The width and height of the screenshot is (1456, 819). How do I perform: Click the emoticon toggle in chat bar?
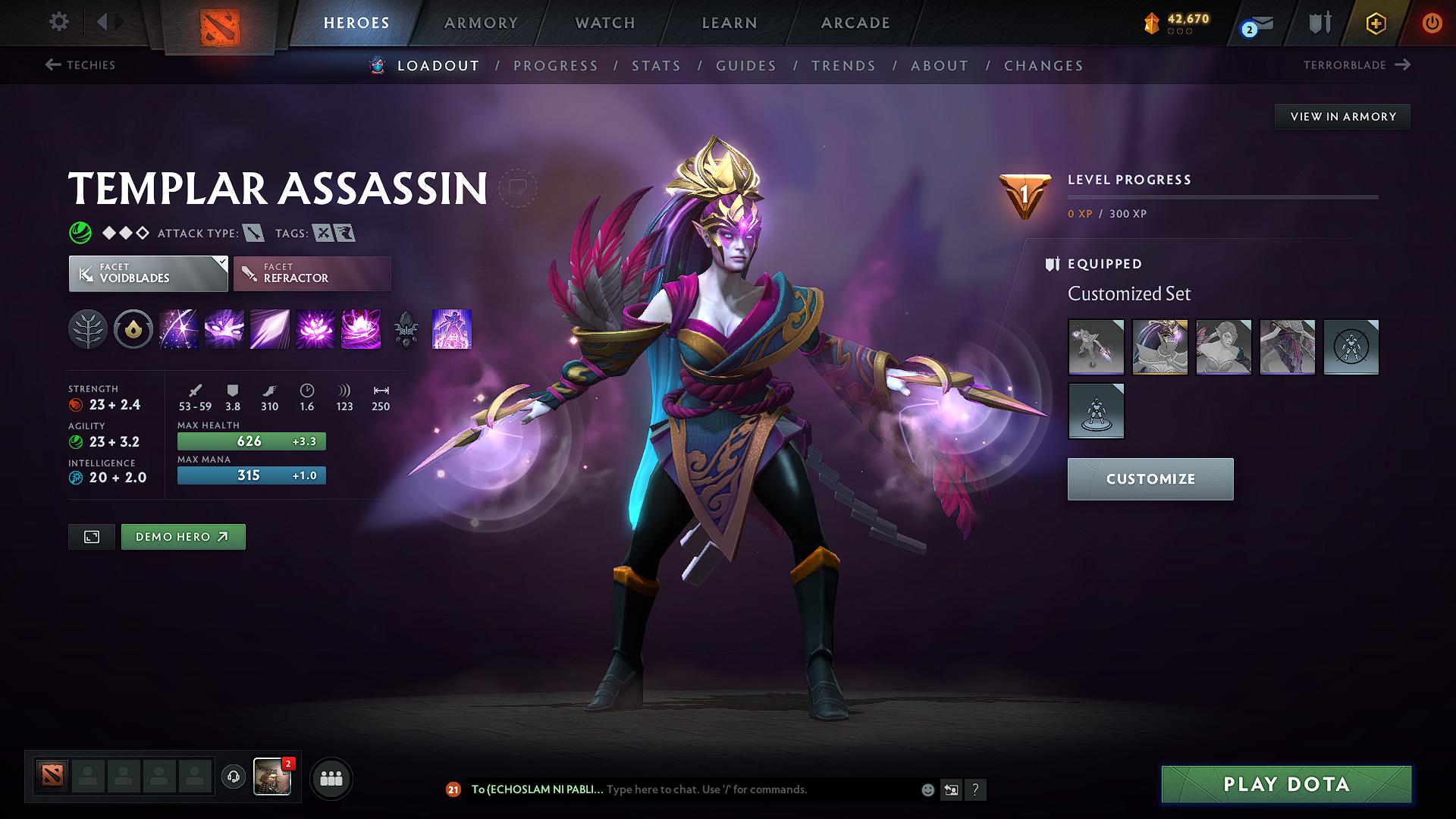pos(927,789)
